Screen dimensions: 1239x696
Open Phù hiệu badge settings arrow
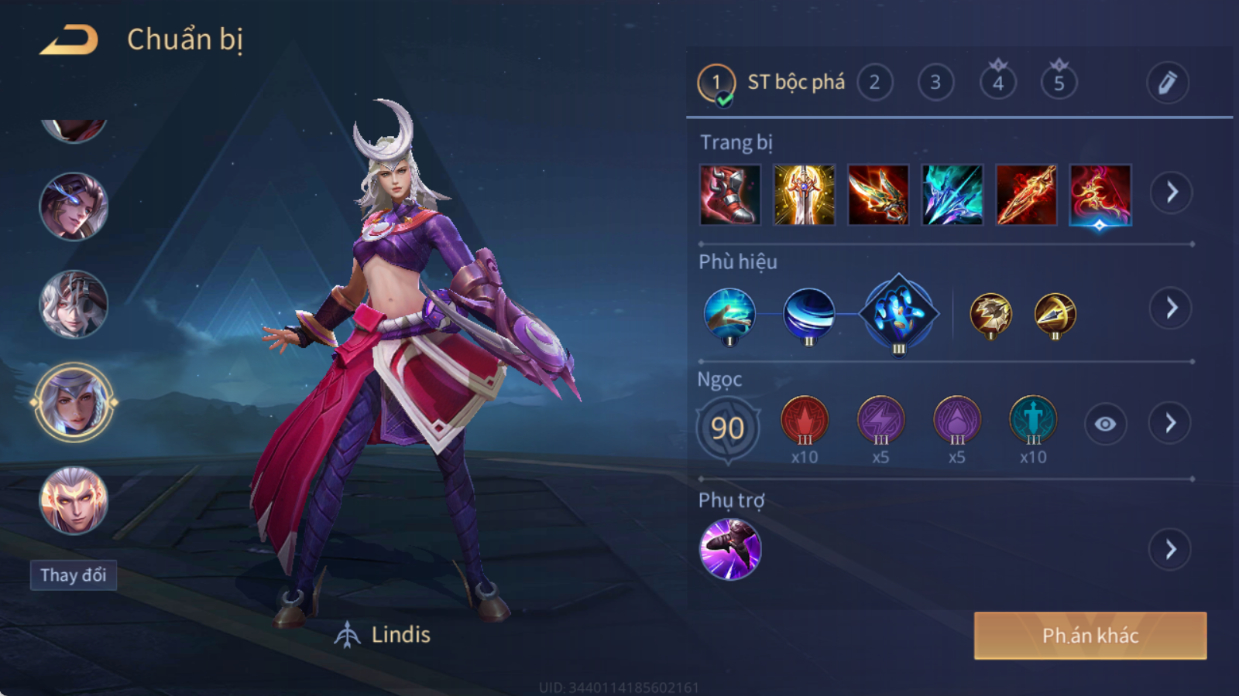click(x=1171, y=308)
